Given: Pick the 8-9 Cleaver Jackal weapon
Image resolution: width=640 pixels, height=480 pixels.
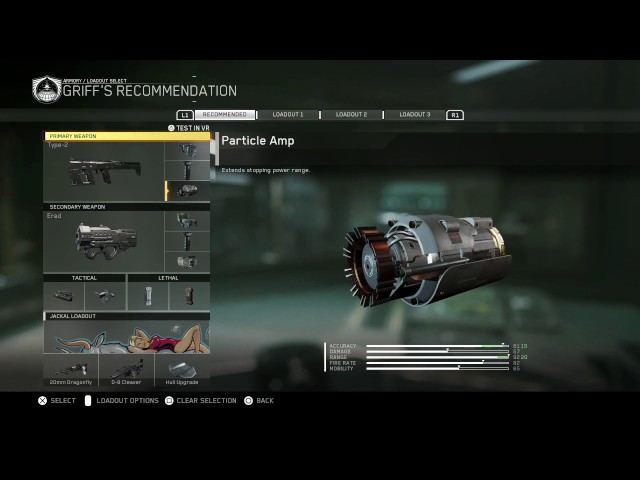Looking at the screenshot, I should click(127, 371).
